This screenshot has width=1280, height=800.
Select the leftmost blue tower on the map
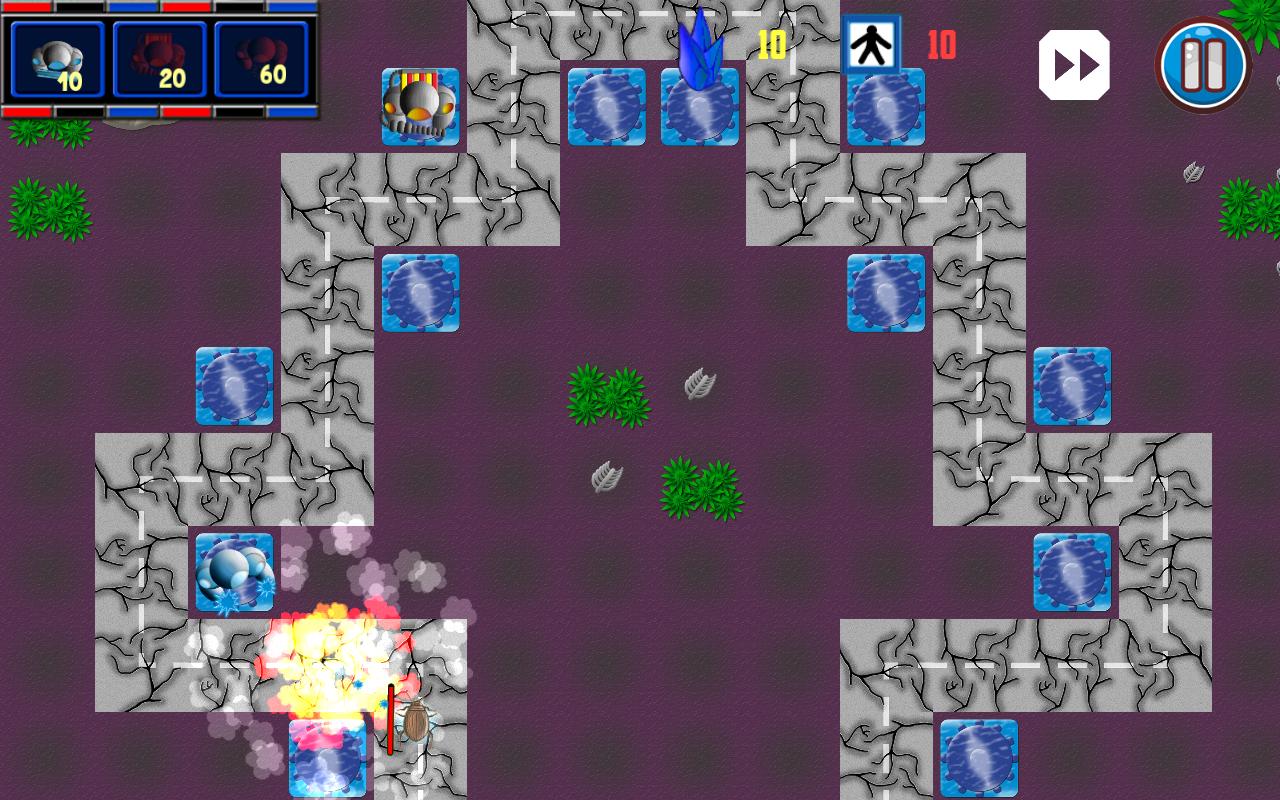click(x=235, y=387)
